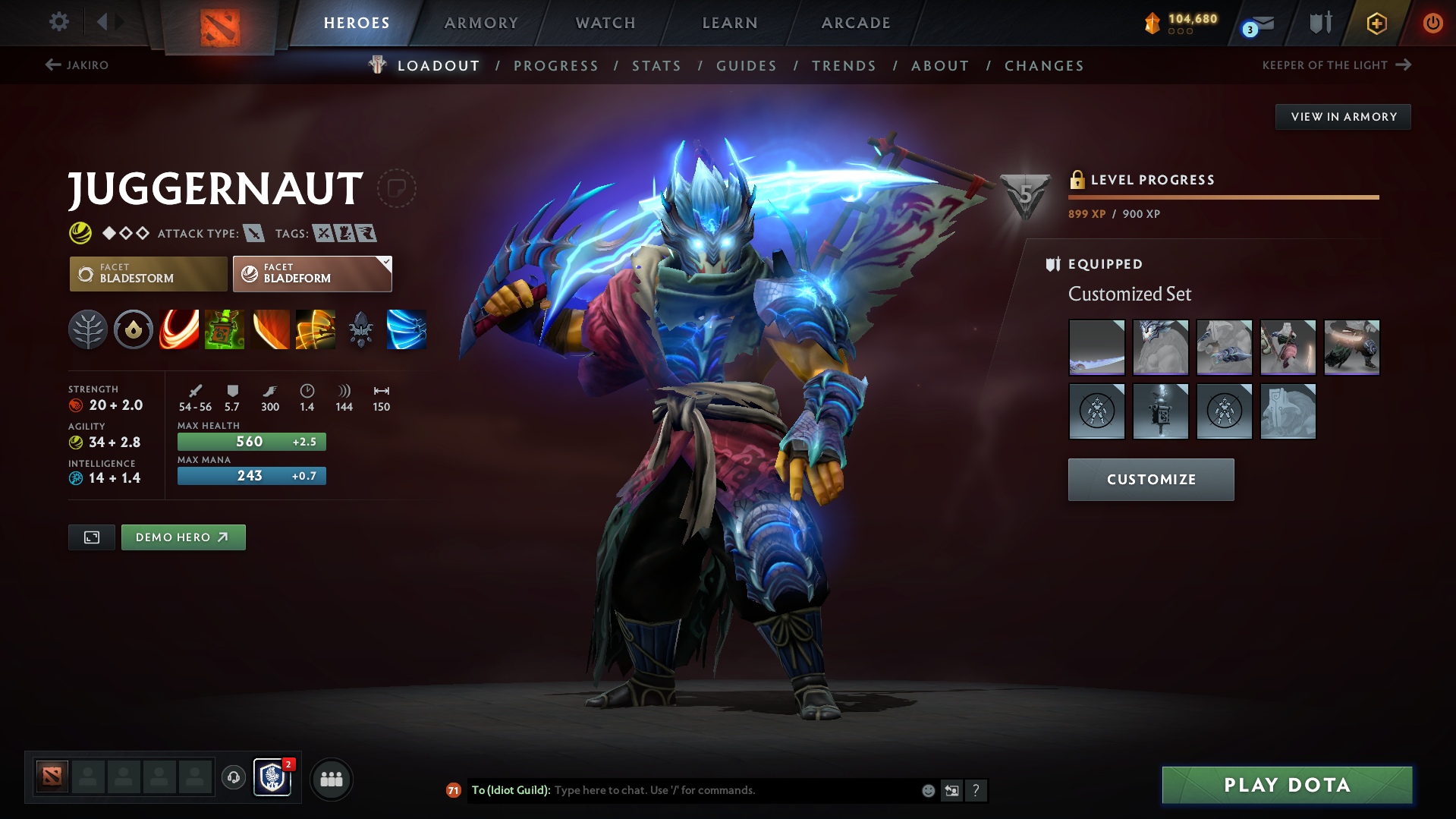Open the Armory menu
The image size is (1456, 819).
481,23
